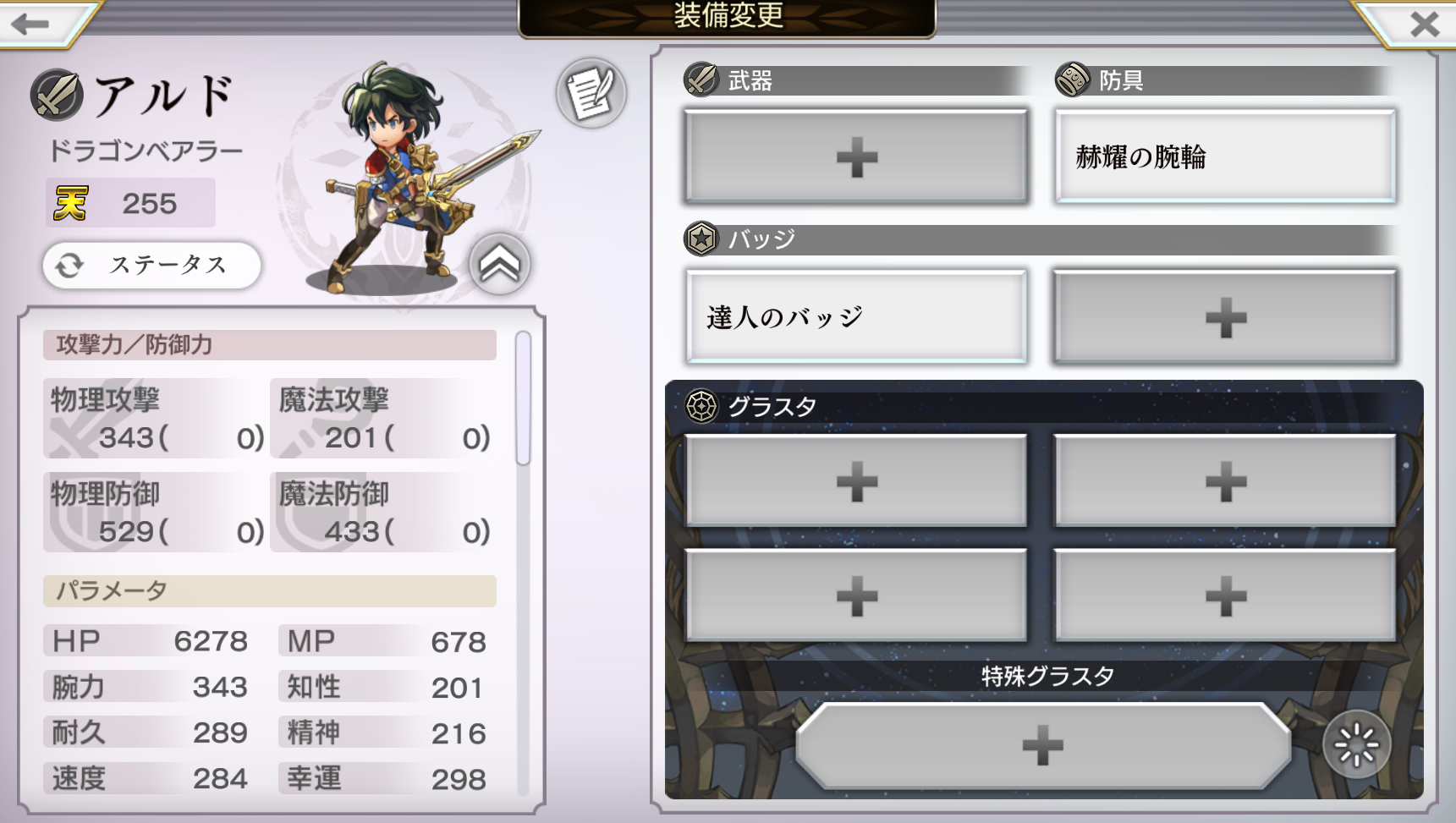The height and width of the screenshot is (823, 1456).
Task: Add an item in the empty badge slot
Action: click(1225, 317)
